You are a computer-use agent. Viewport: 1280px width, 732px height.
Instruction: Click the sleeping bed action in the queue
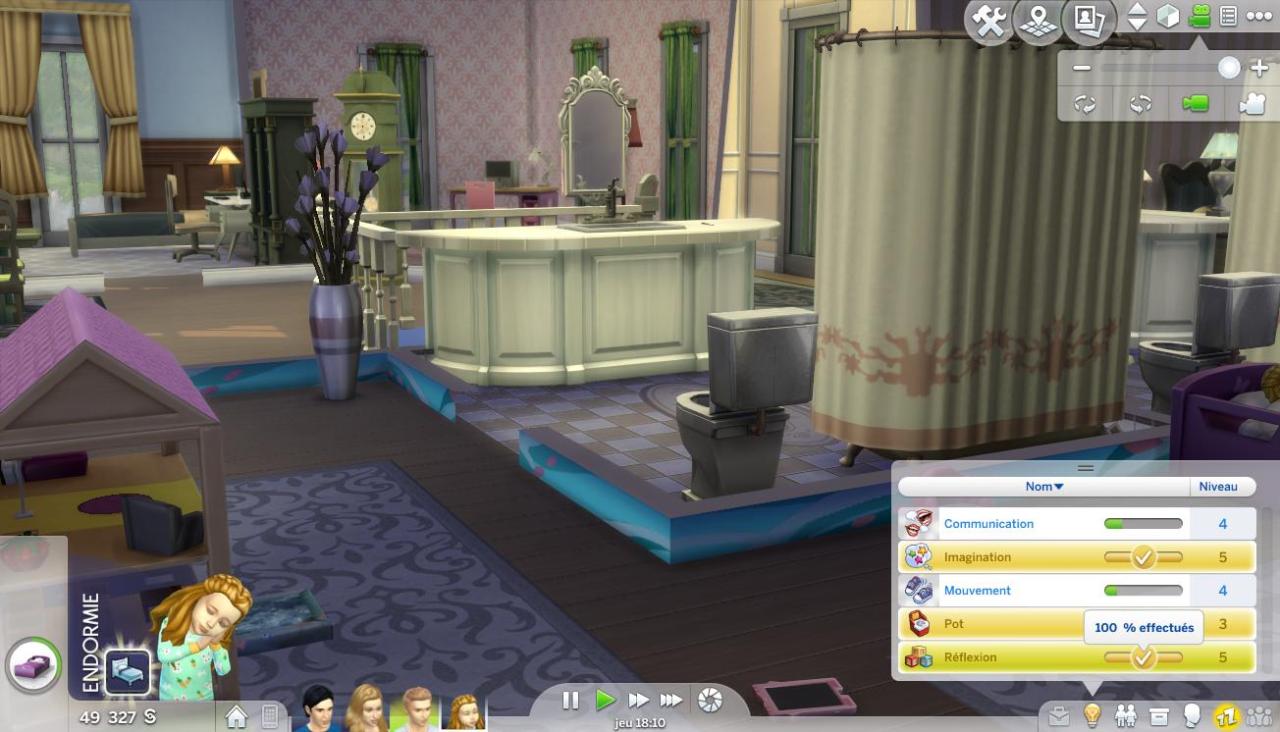pos(128,672)
